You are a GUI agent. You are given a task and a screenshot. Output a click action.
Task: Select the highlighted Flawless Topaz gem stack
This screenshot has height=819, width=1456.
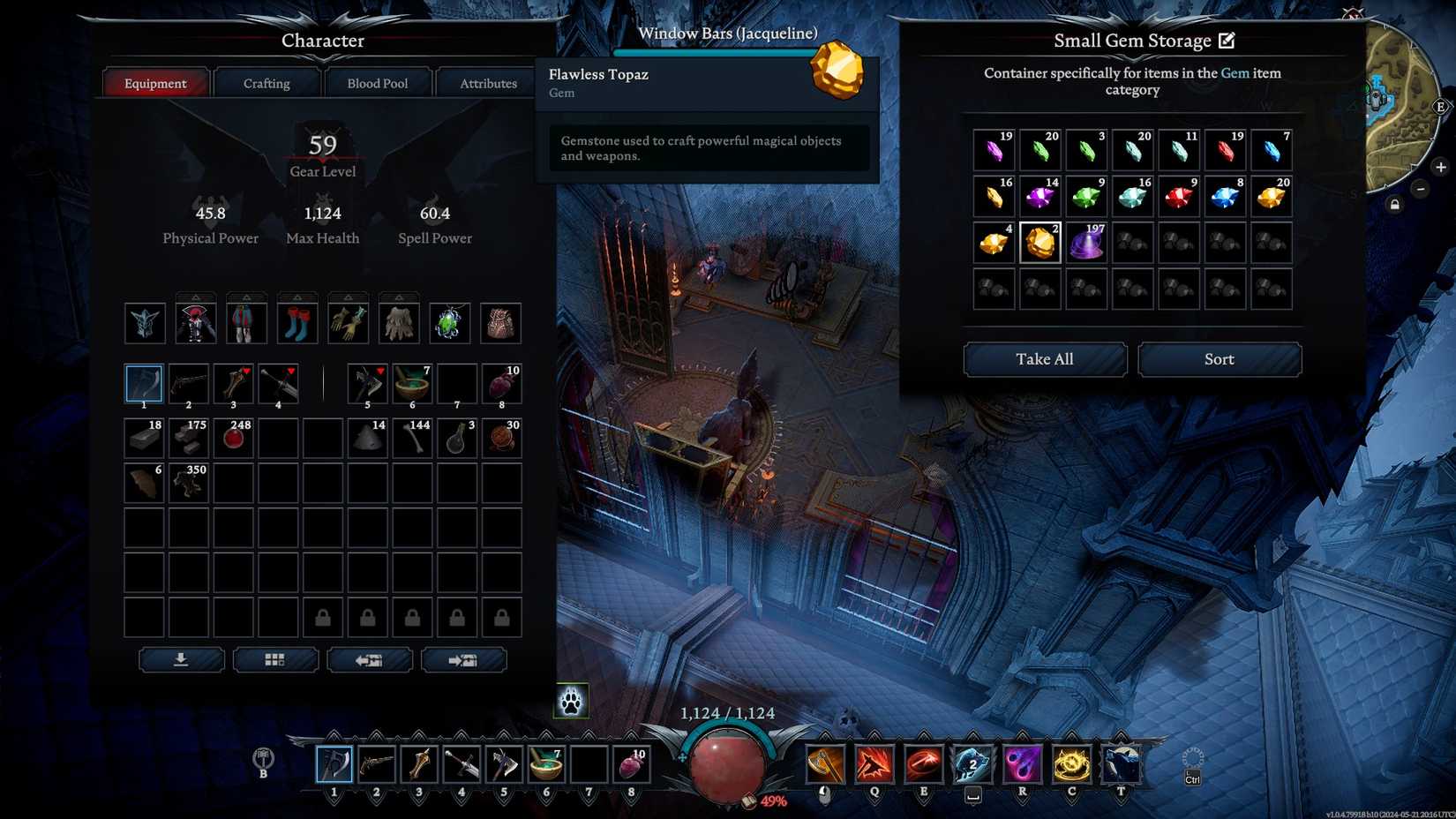click(1039, 241)
